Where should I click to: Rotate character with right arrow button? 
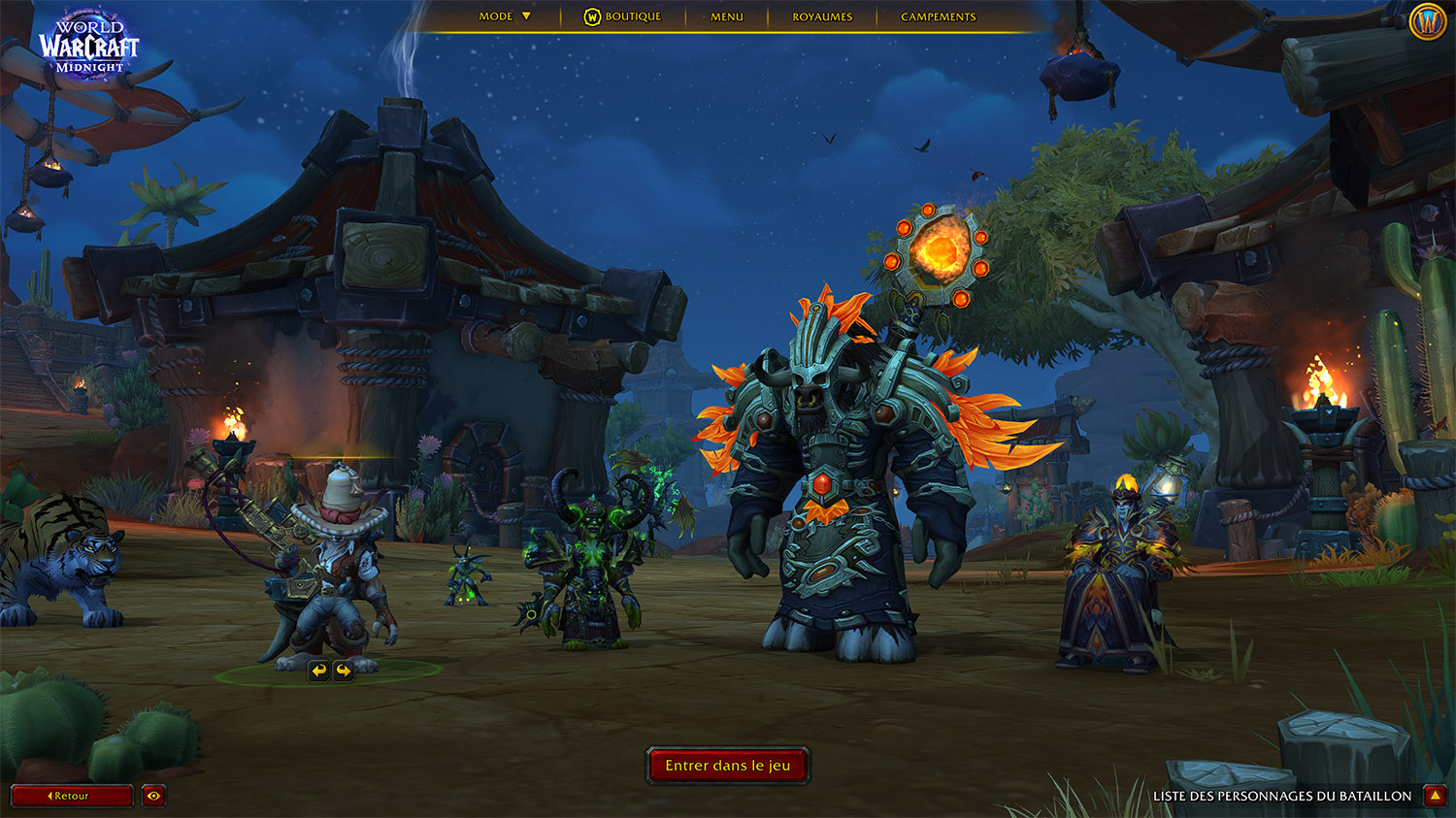tap(344, 671)
